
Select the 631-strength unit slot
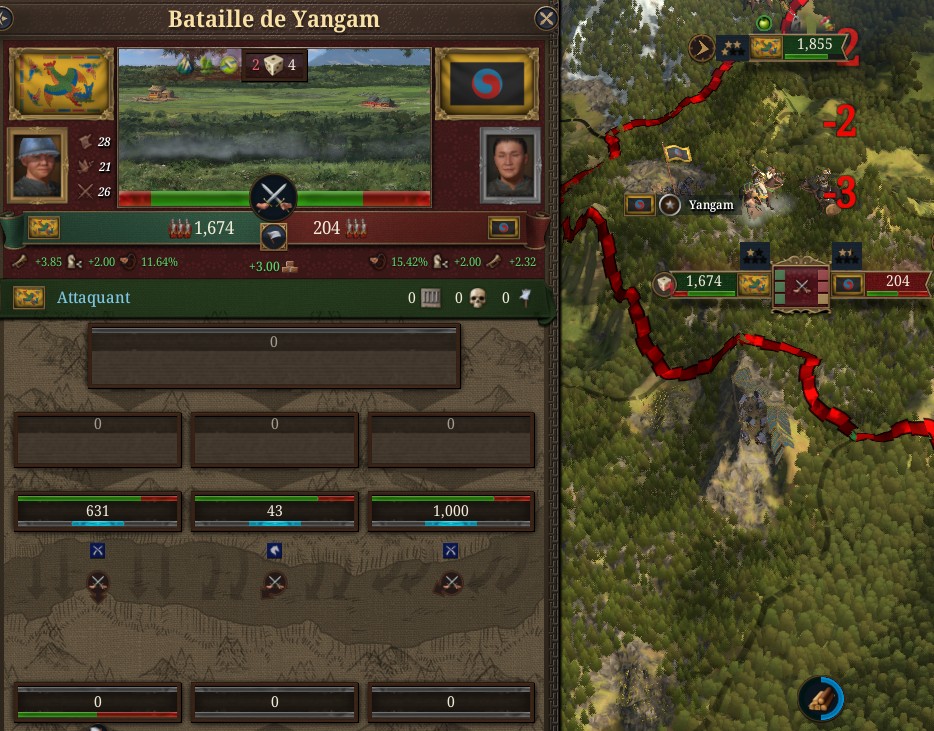point(98,511)
